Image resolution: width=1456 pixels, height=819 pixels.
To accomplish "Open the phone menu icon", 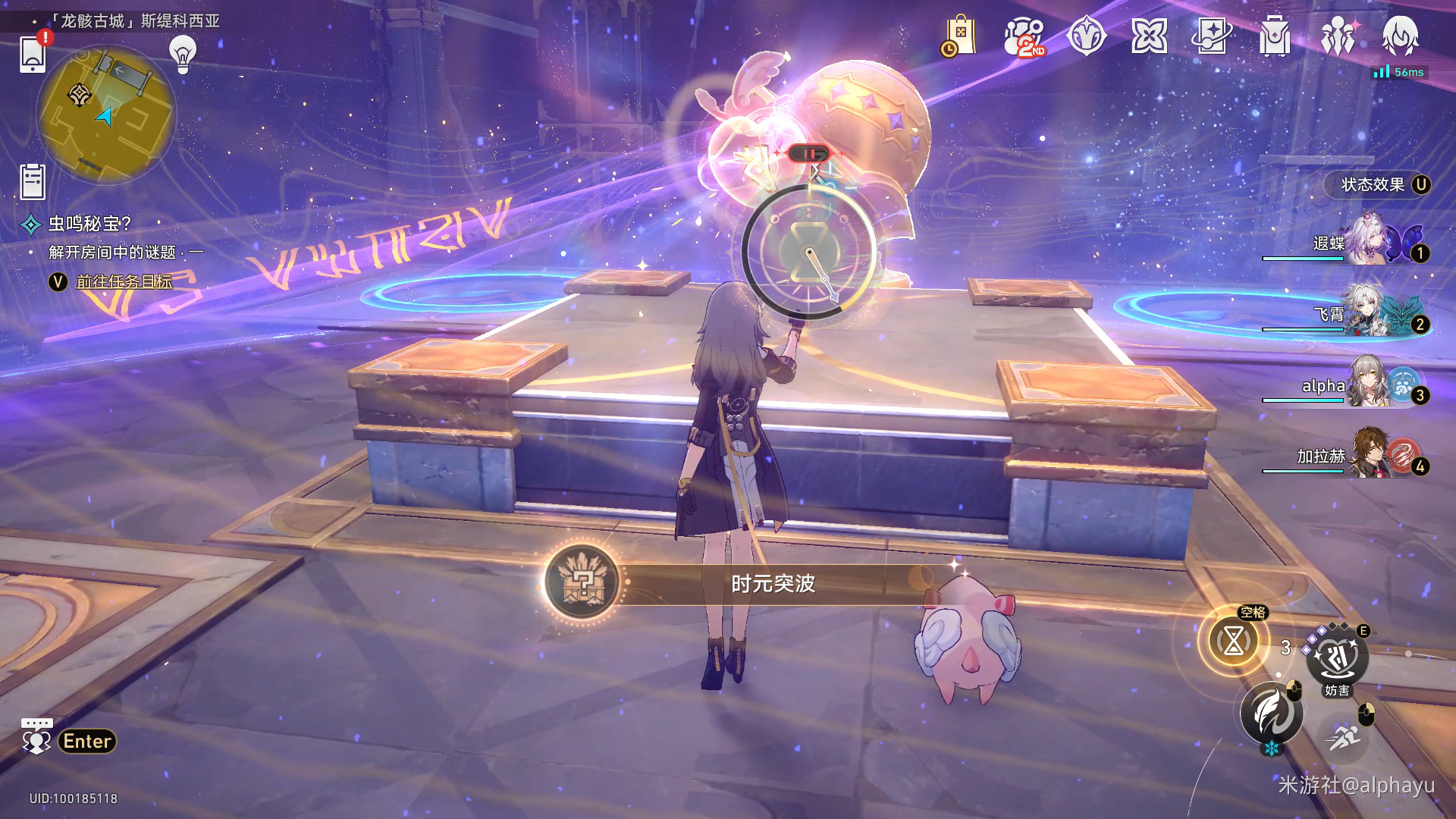I will pyautogui.click(x=33, y=54).
